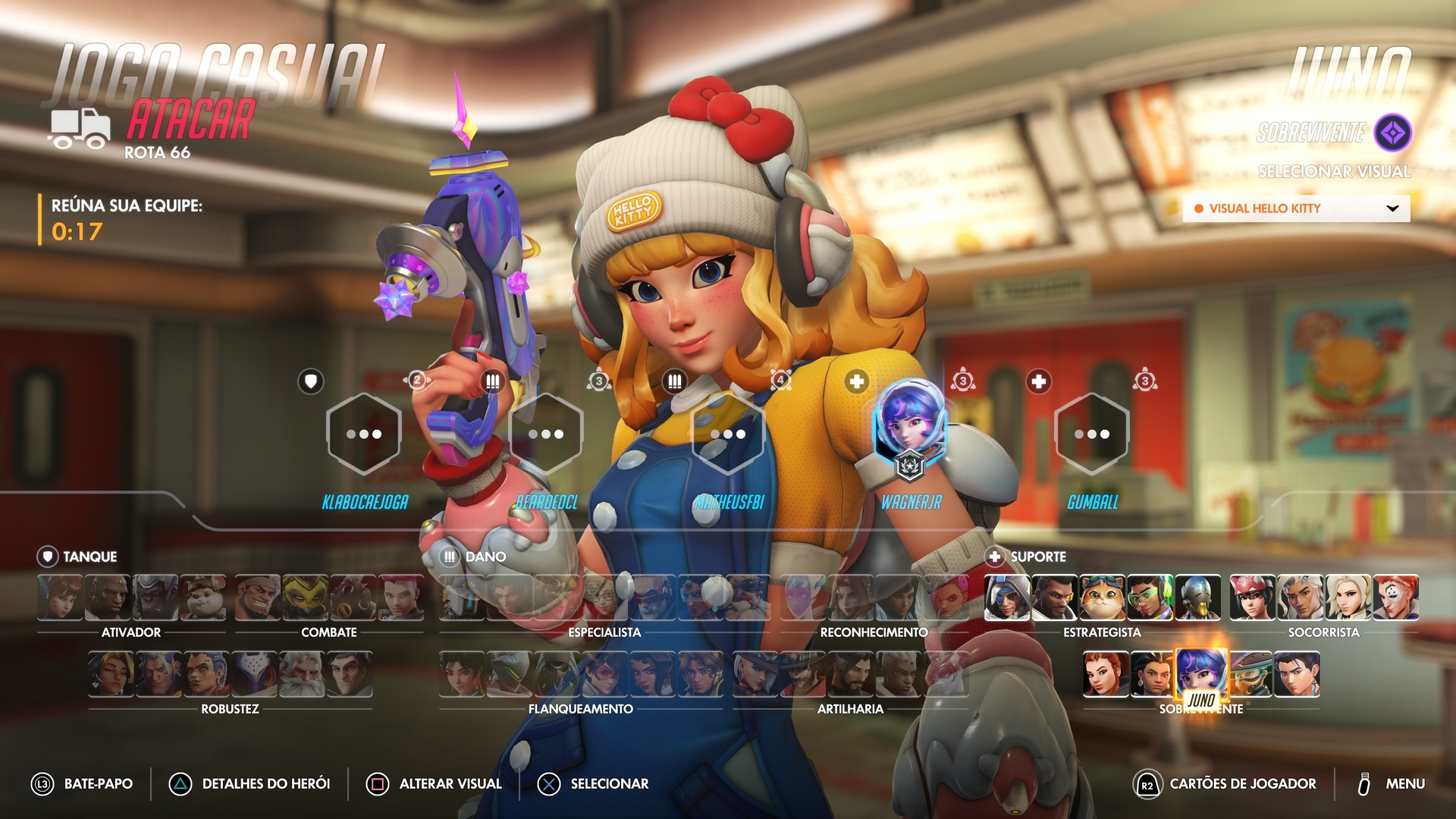Pick Lúcio with the green visor
This screenshot has width=1456, height=819.
pyautogui.click(x=1150, y=598)
